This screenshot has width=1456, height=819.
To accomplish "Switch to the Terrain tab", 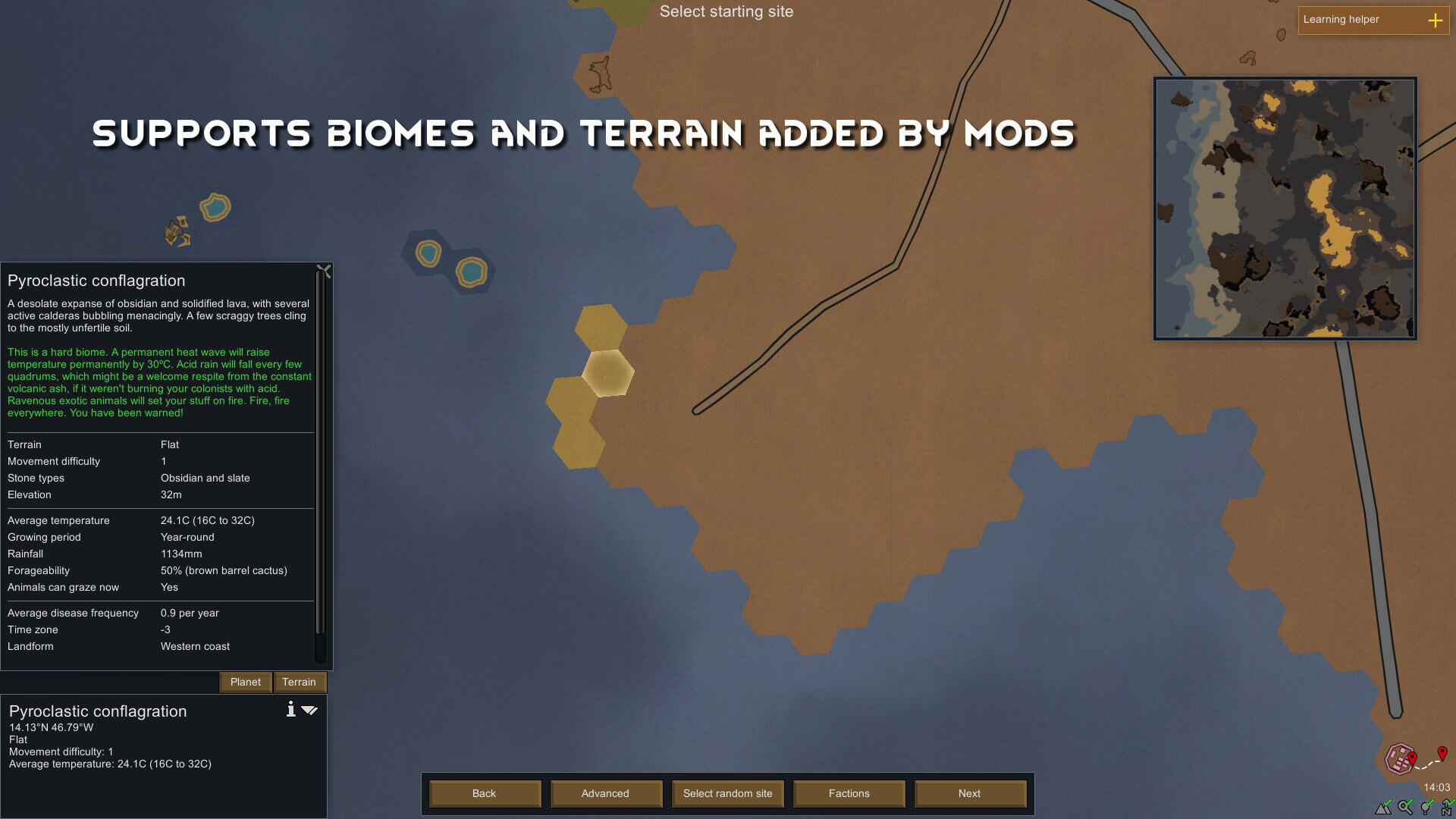I will (x=299, y=682).
